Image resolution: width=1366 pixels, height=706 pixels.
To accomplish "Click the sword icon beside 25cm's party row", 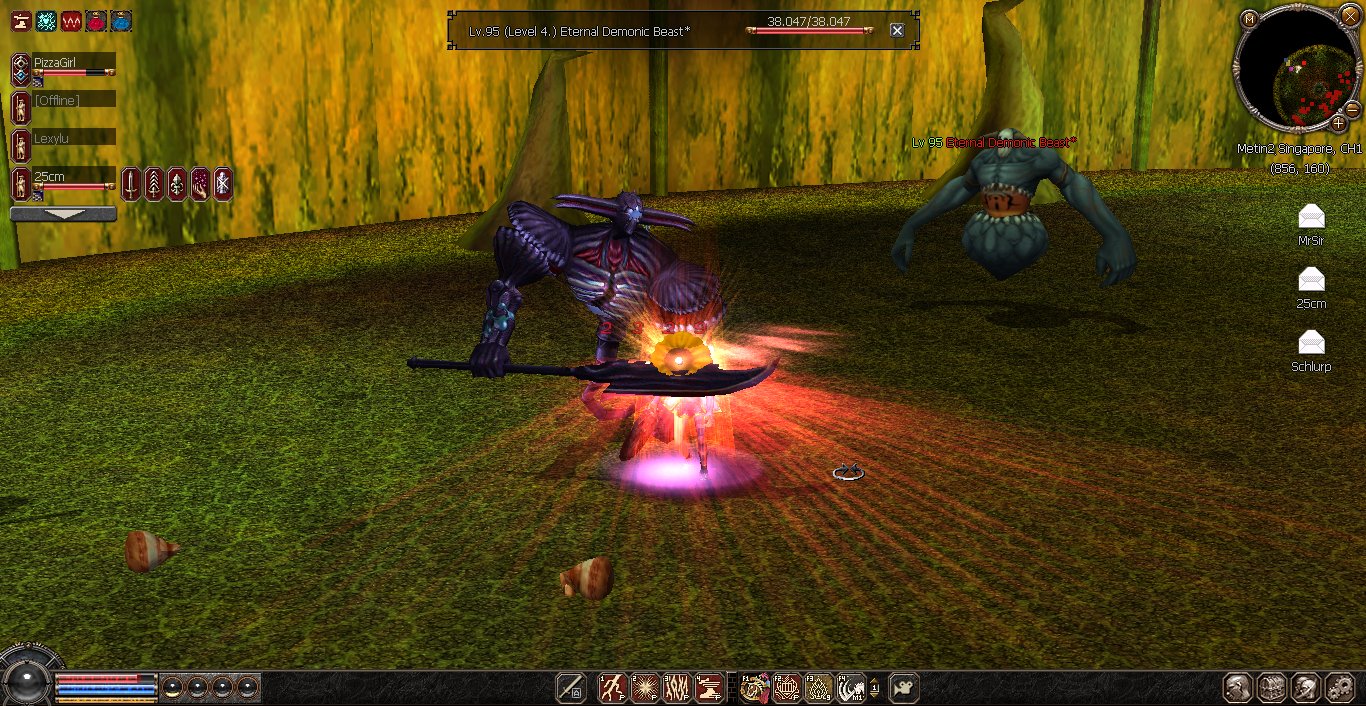I will click(x=131, y=184).
